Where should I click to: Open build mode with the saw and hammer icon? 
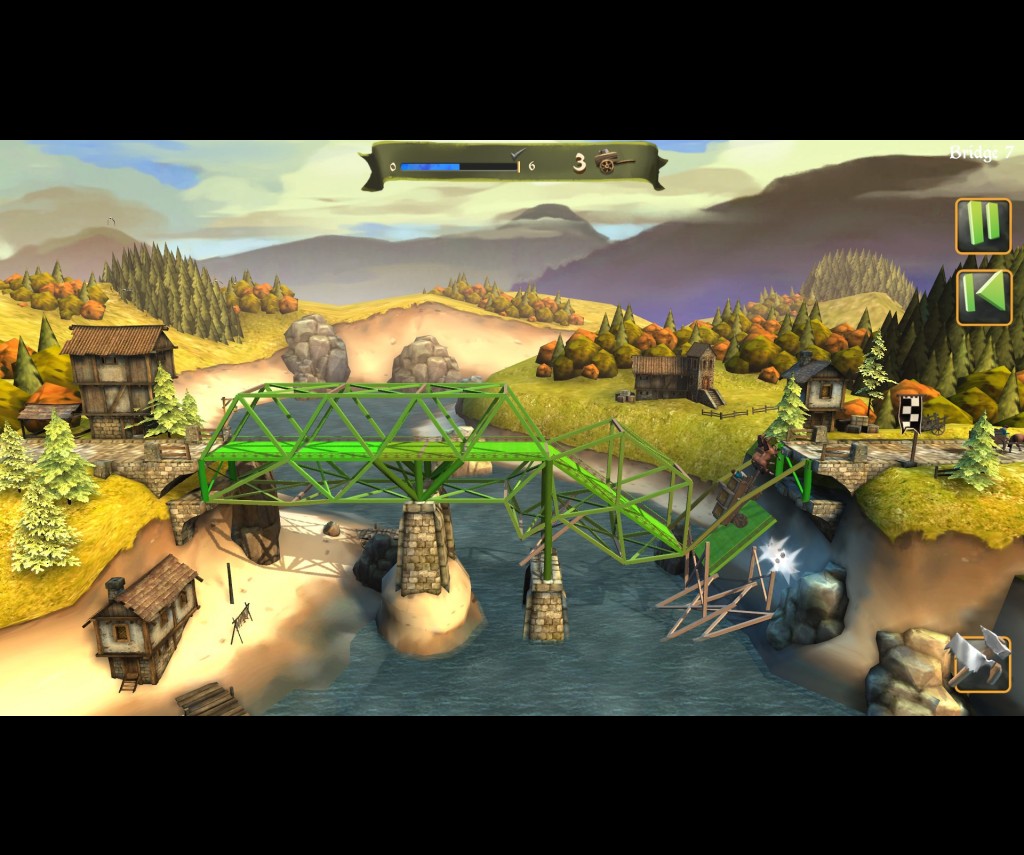[x=981, y=660]
